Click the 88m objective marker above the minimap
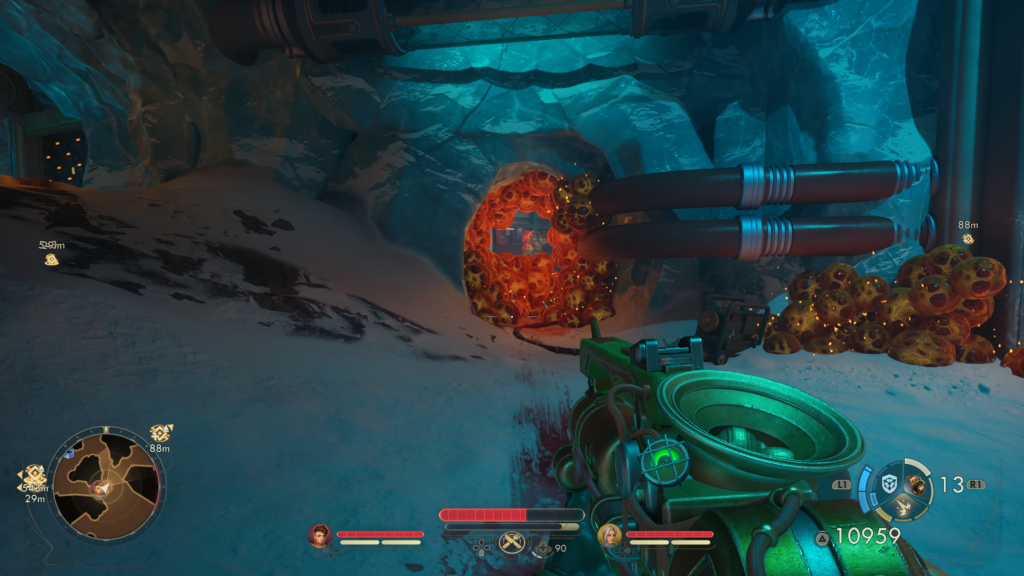This screenshot has width=1024, height=576. (x=160, y=432)
